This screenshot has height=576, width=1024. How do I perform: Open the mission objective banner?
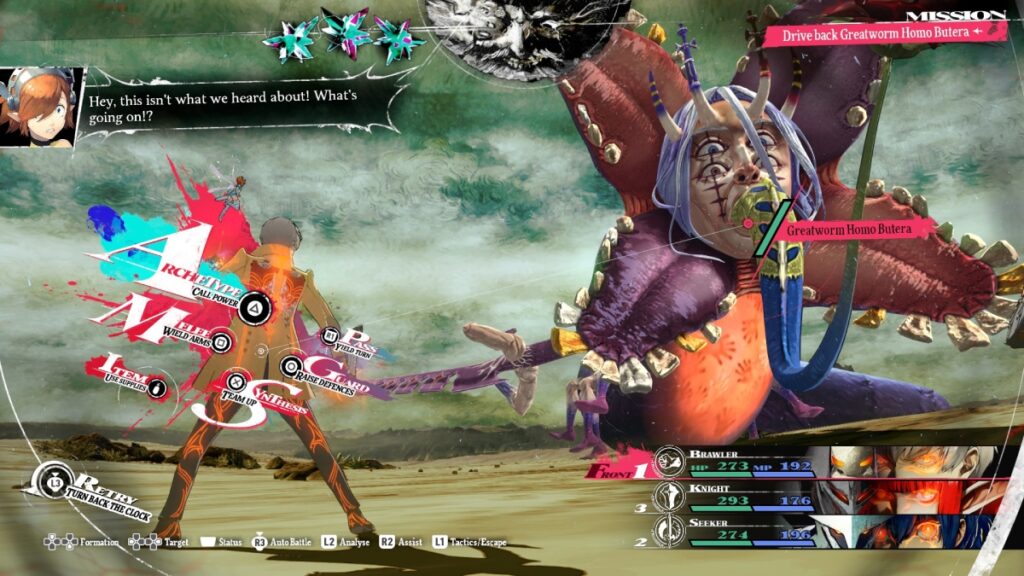click(x=885, y=33)
